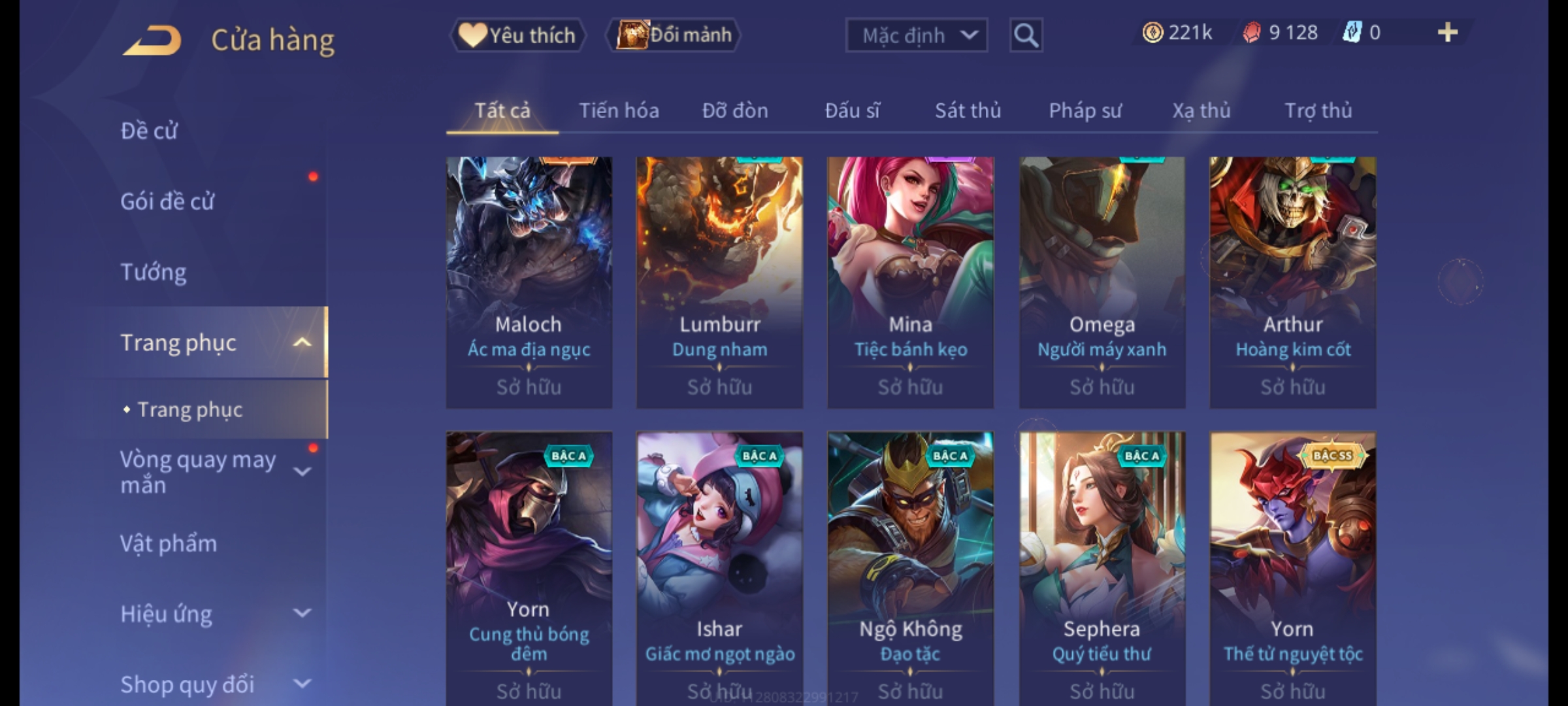Screen dimensions: 1568x706
Task: Choose Mina Tiệc bánh kẹo skin card
Action: pos(911,281)
